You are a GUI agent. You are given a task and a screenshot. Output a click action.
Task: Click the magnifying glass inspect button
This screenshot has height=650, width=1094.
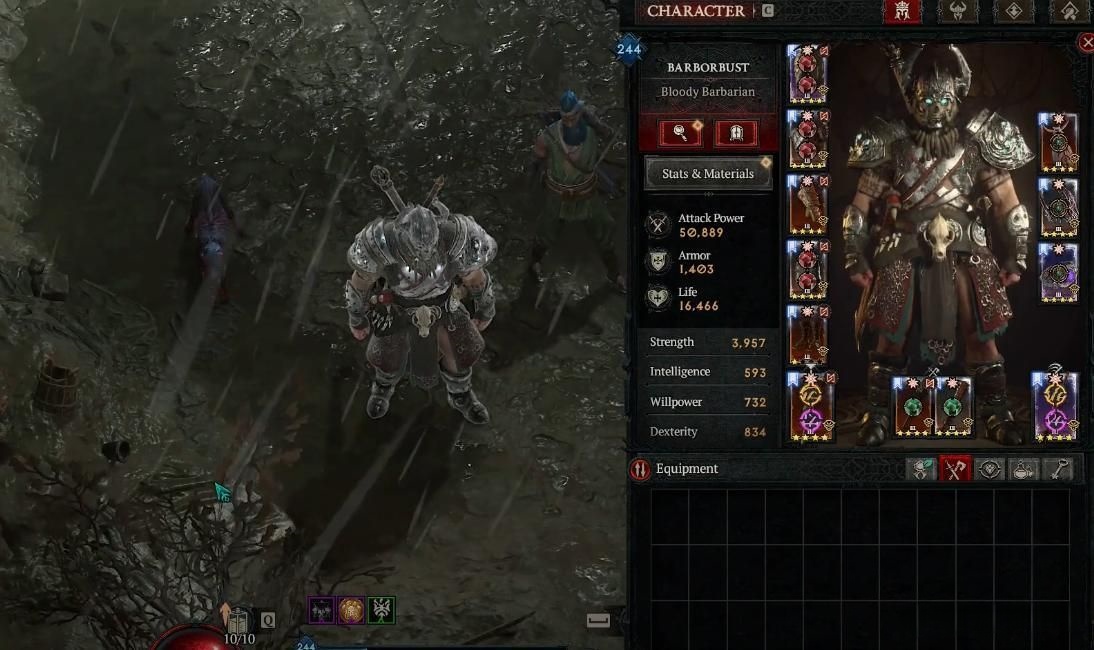pos(680,133)
